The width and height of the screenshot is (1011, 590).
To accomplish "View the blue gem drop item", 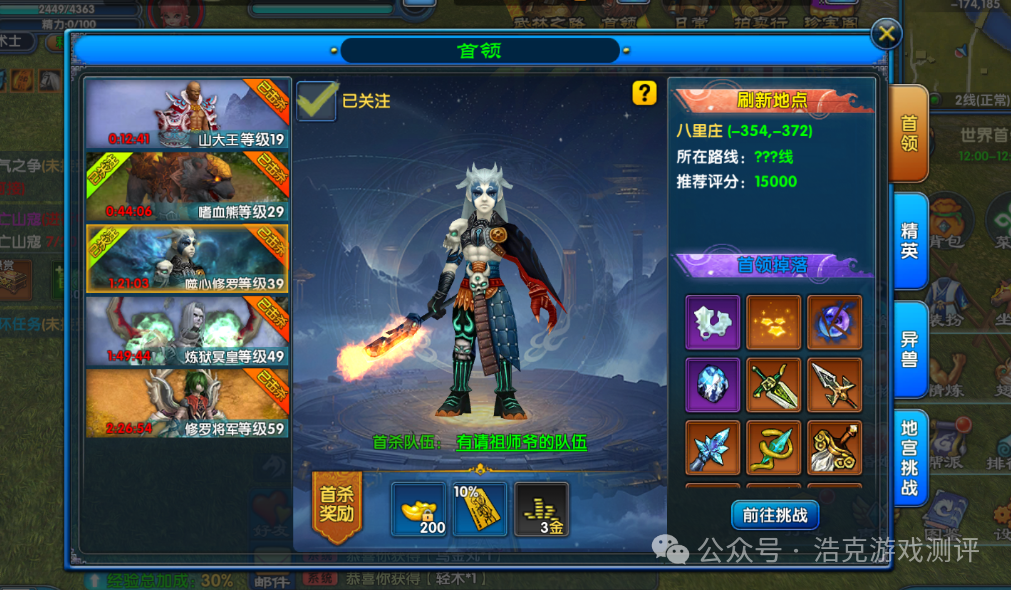I will click(x=713, y=385).
